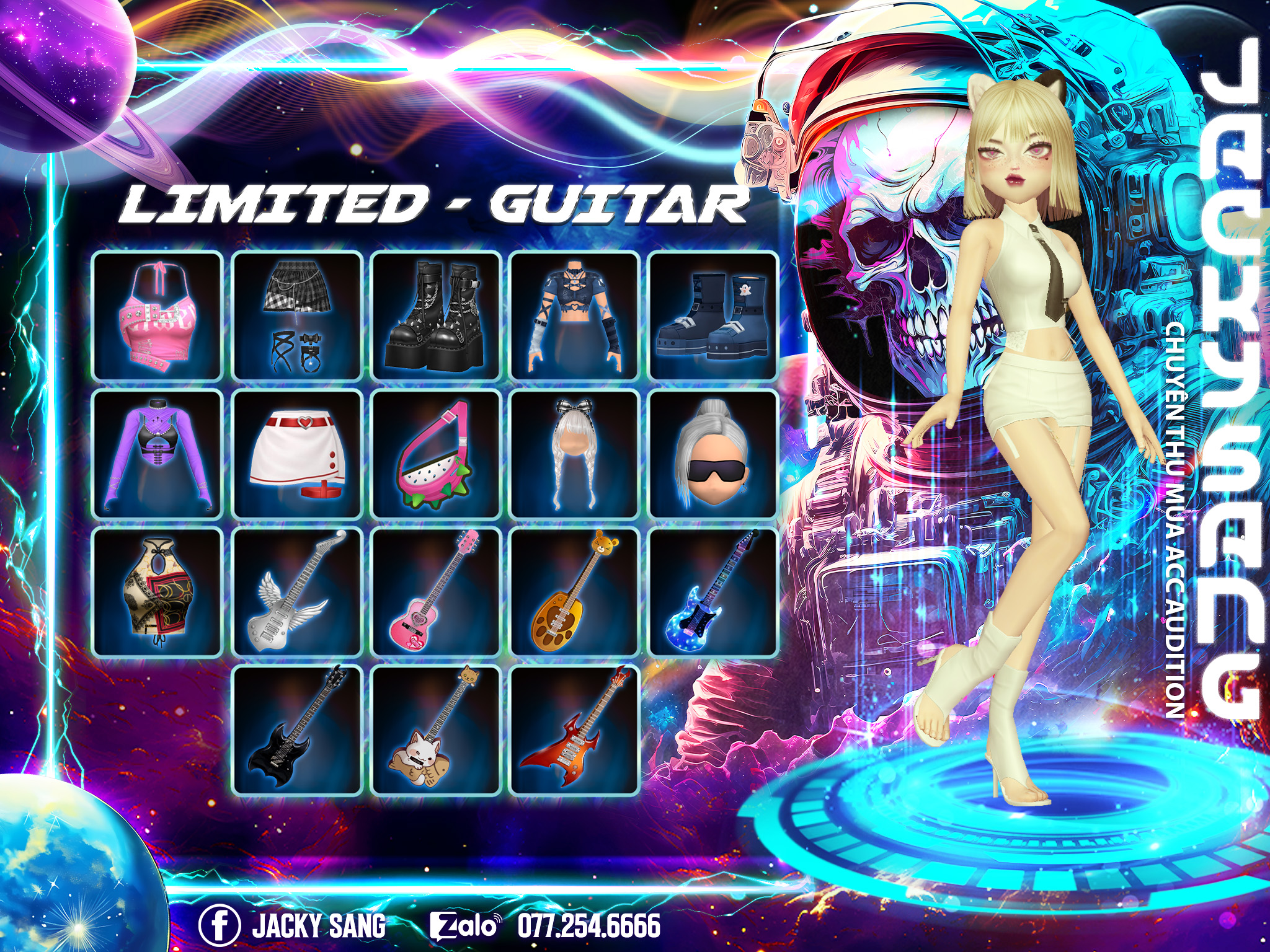Choose the pink heart guitar
The height and width of the screenshot is (952, 1270).
tap(436, 593)
